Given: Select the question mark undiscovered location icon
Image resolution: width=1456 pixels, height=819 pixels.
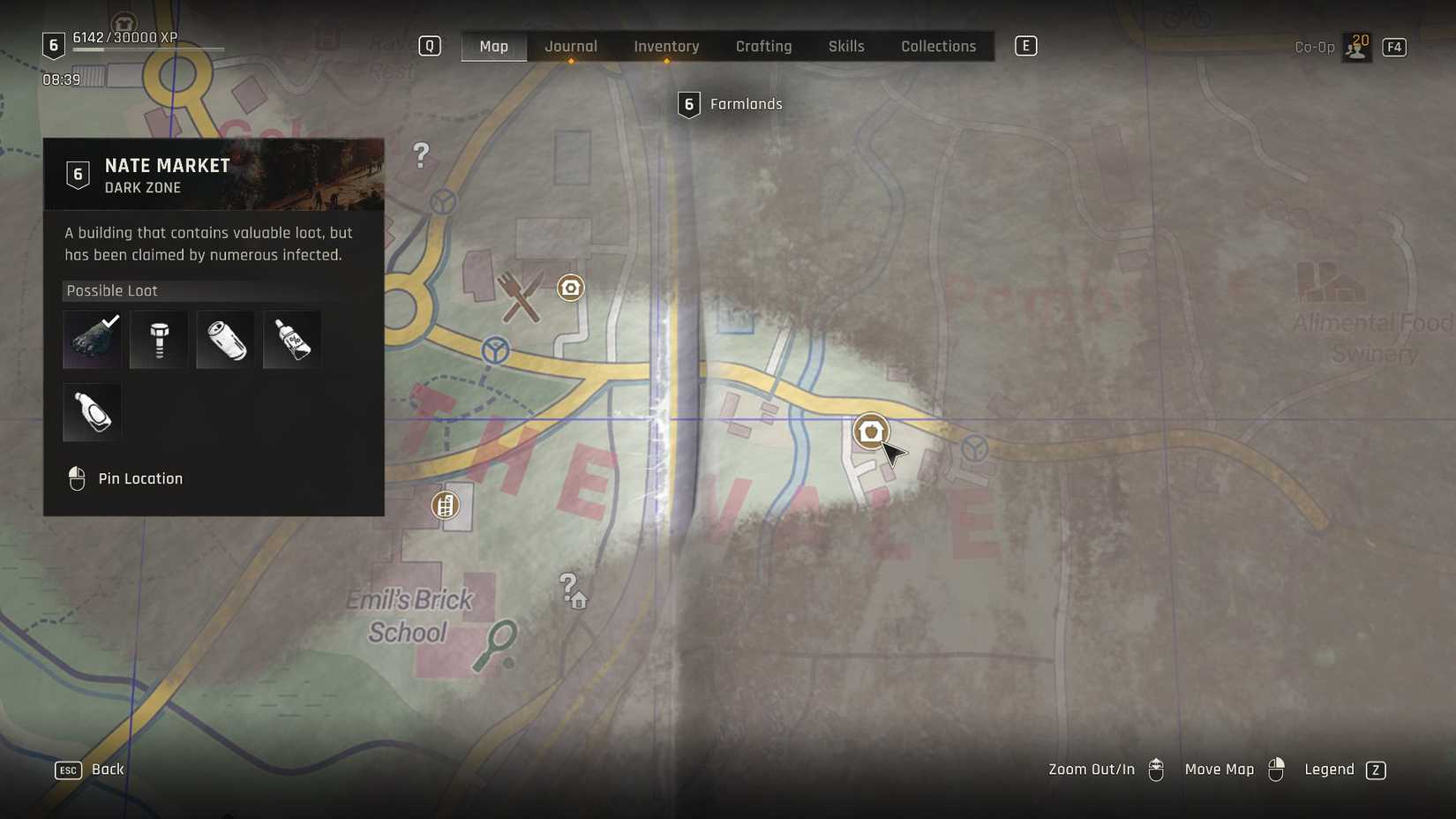Looking at the screenshot, I should coord(419,155).
